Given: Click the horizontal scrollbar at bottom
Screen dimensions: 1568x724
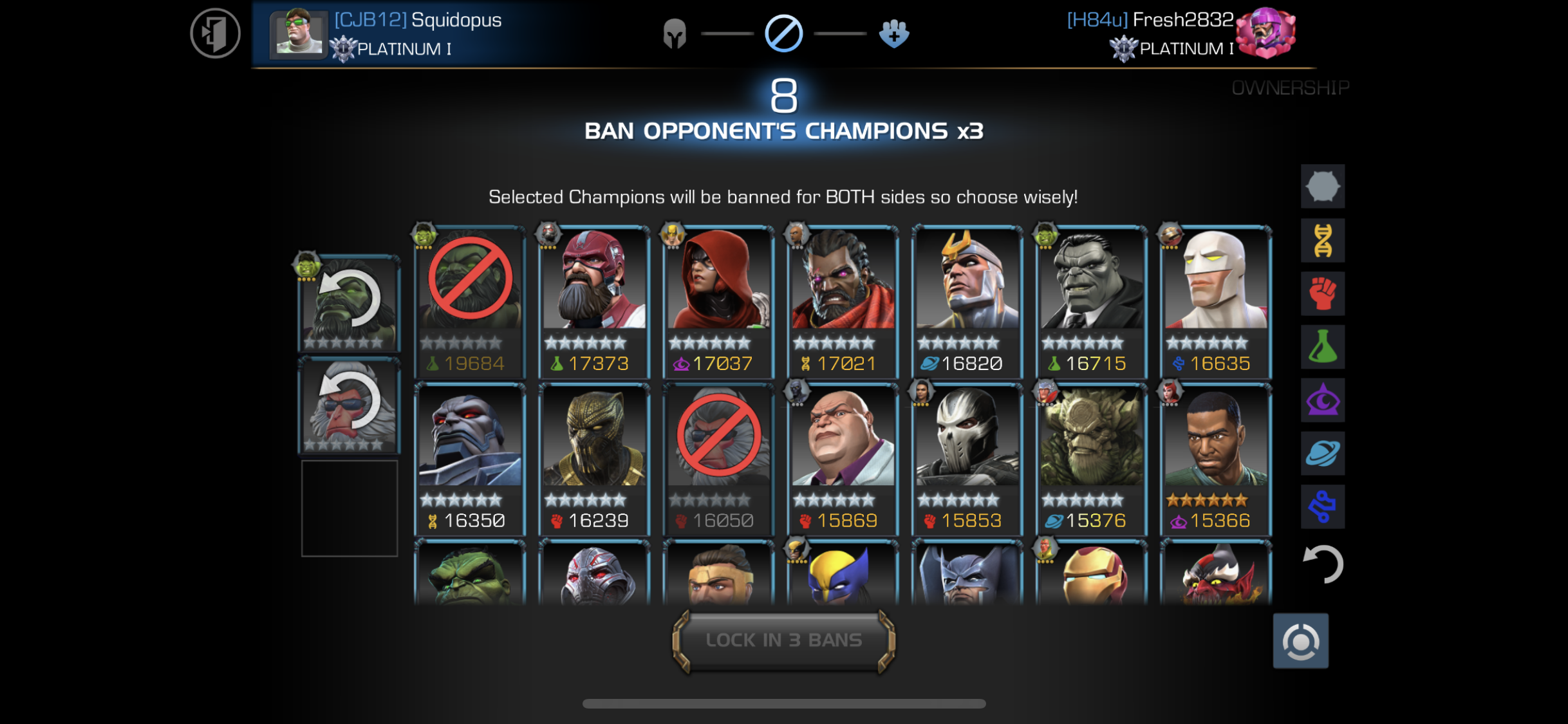Looking at the screenshot, I should pyautogui.click(x=784, y=701).
